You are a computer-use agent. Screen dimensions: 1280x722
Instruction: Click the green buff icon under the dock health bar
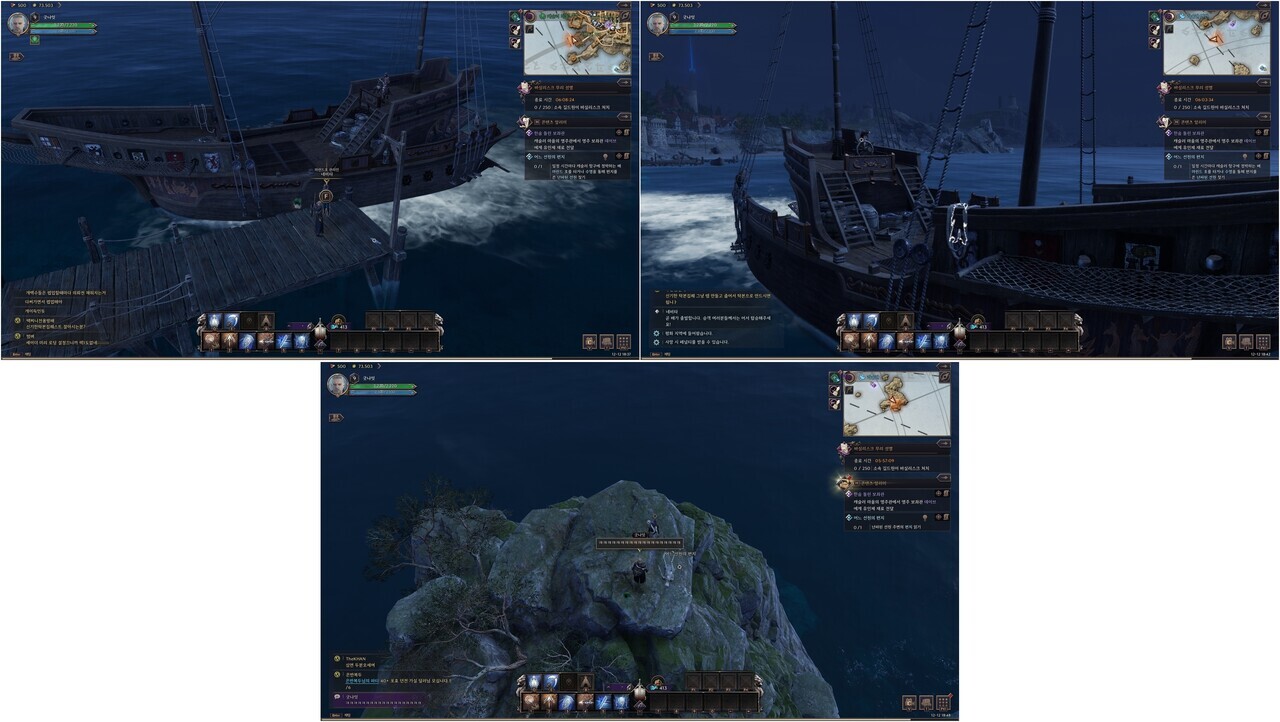click(x=35, y=40)
